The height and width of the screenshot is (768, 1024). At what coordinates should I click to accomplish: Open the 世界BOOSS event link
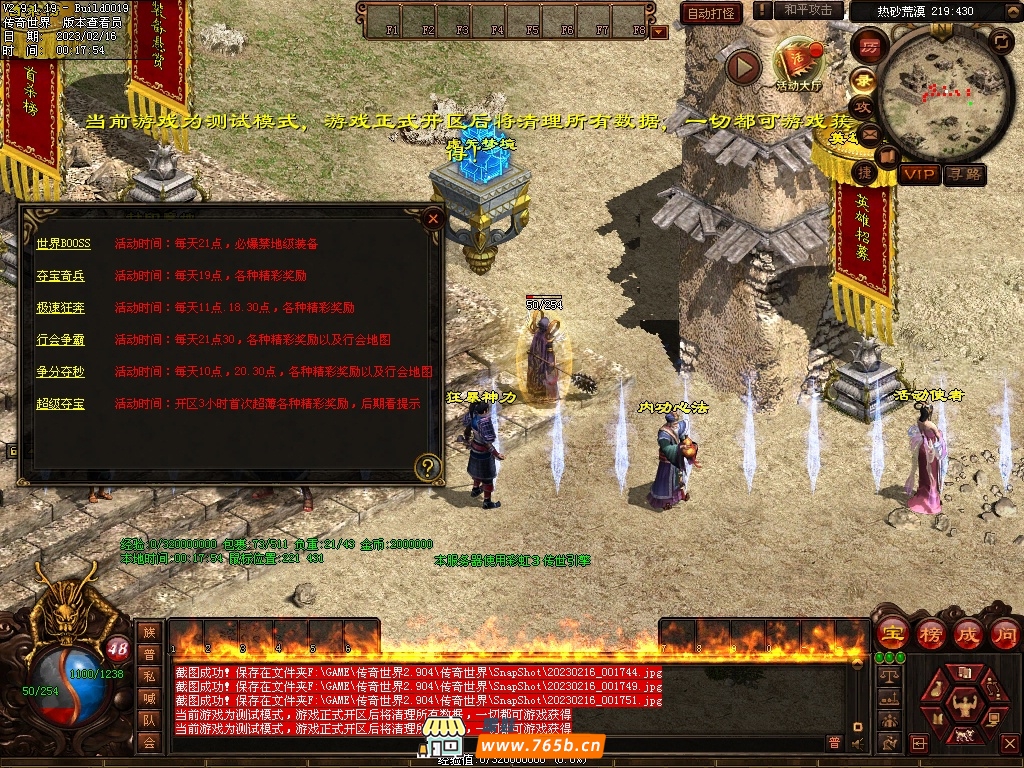[x=63, y=243]
